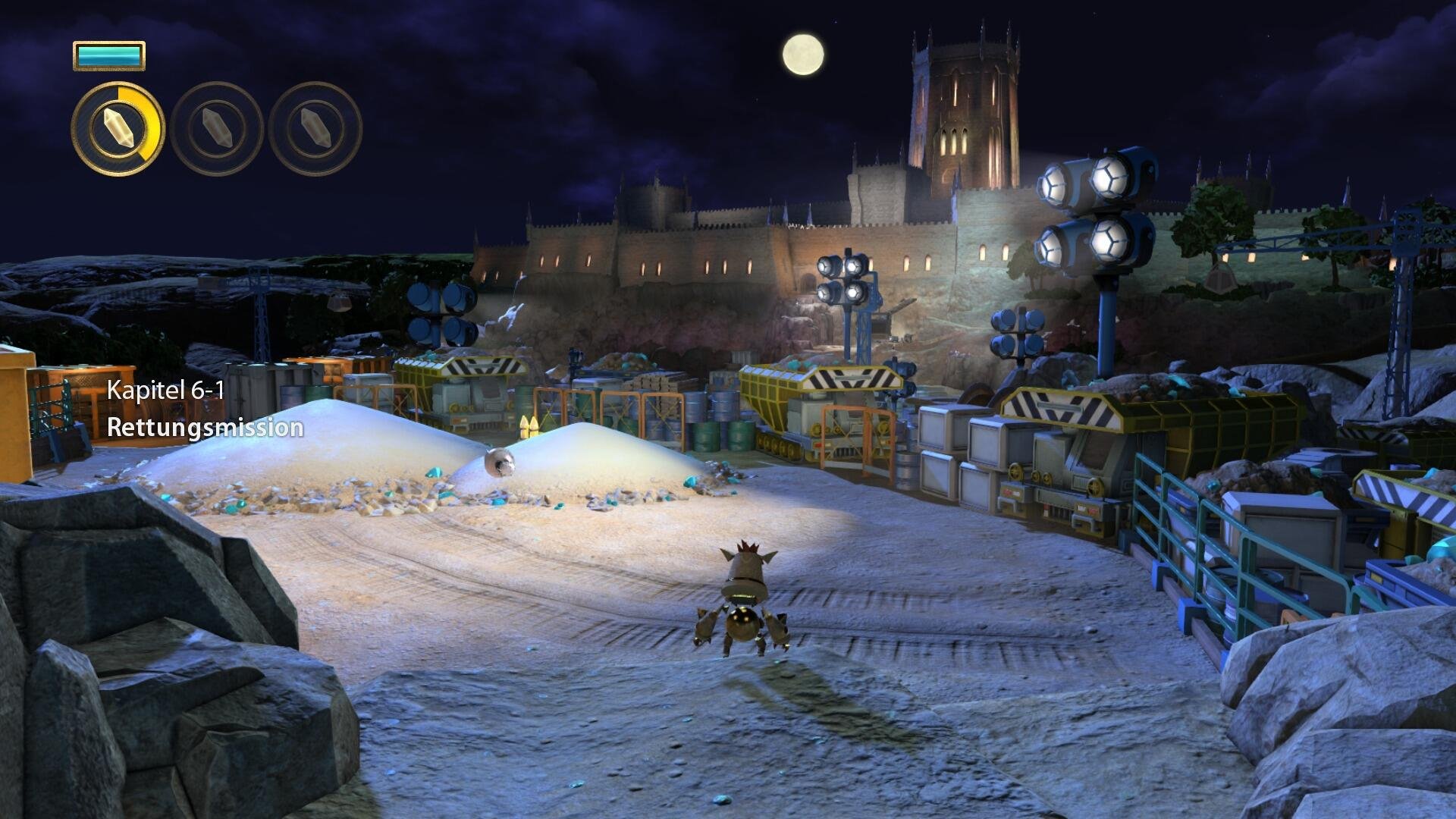Click the second empty crystal slot icon
The image size is (1456, 819).
tap(216, 130)
